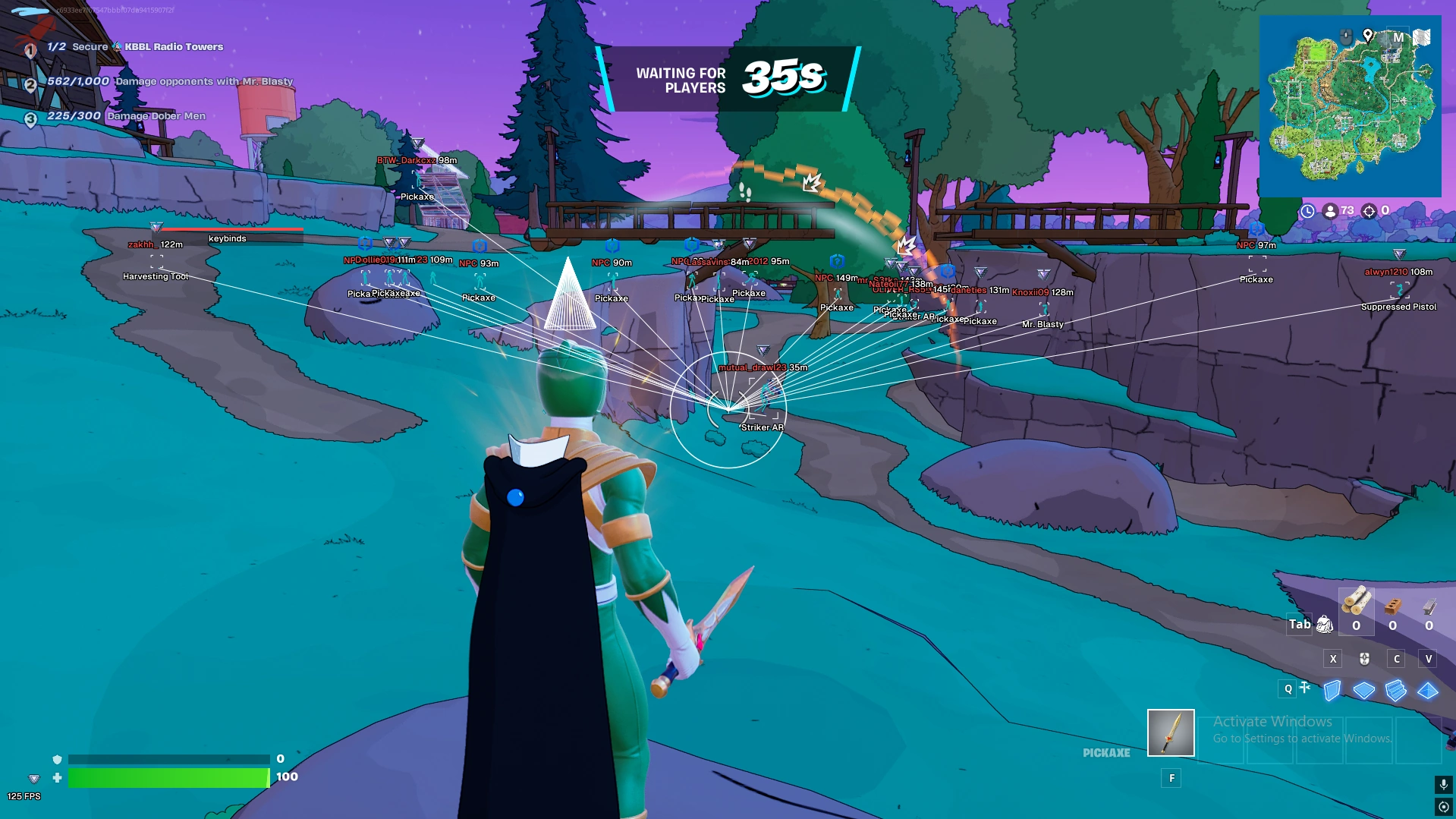Toggle the microphone voice chat icon

pos(1443,783)
